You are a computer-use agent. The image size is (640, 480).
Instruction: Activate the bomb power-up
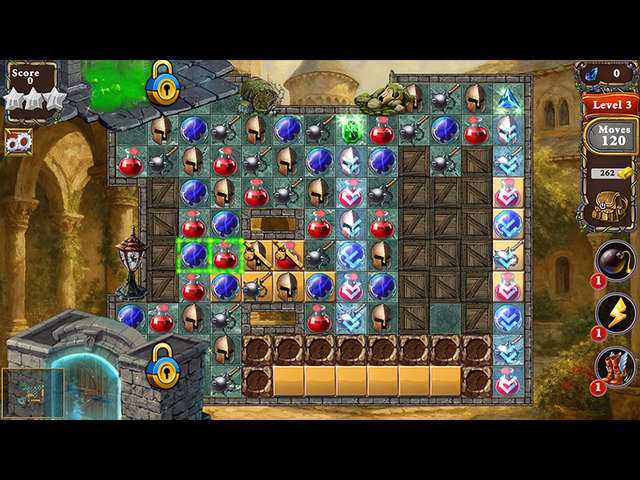click(x=614, y=262)
